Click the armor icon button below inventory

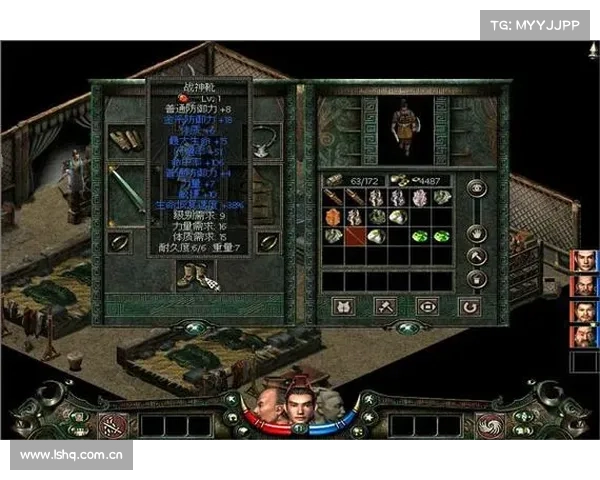click(x=342, y=306)
